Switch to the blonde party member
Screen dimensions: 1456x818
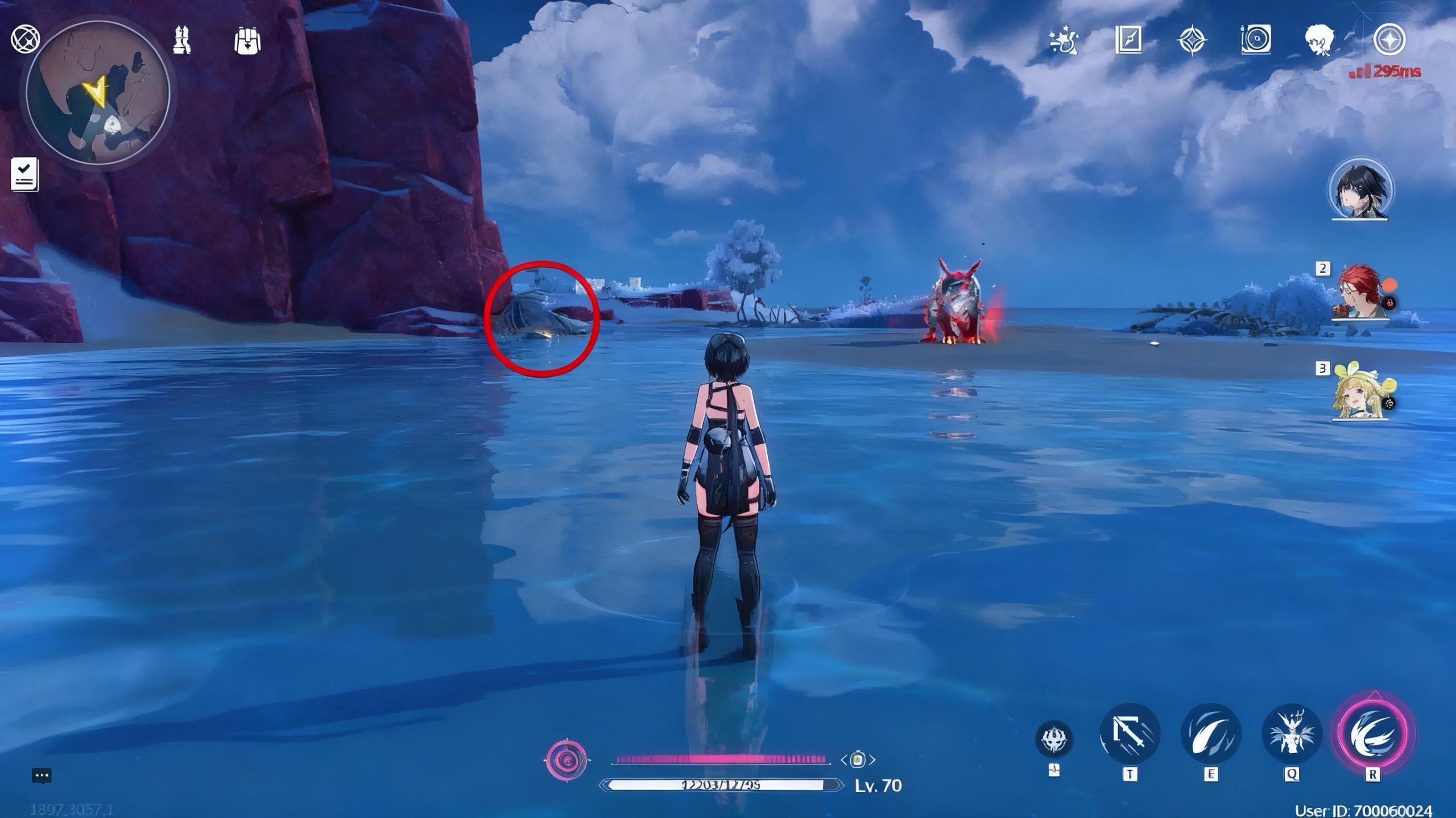(x=1359, y=394)
